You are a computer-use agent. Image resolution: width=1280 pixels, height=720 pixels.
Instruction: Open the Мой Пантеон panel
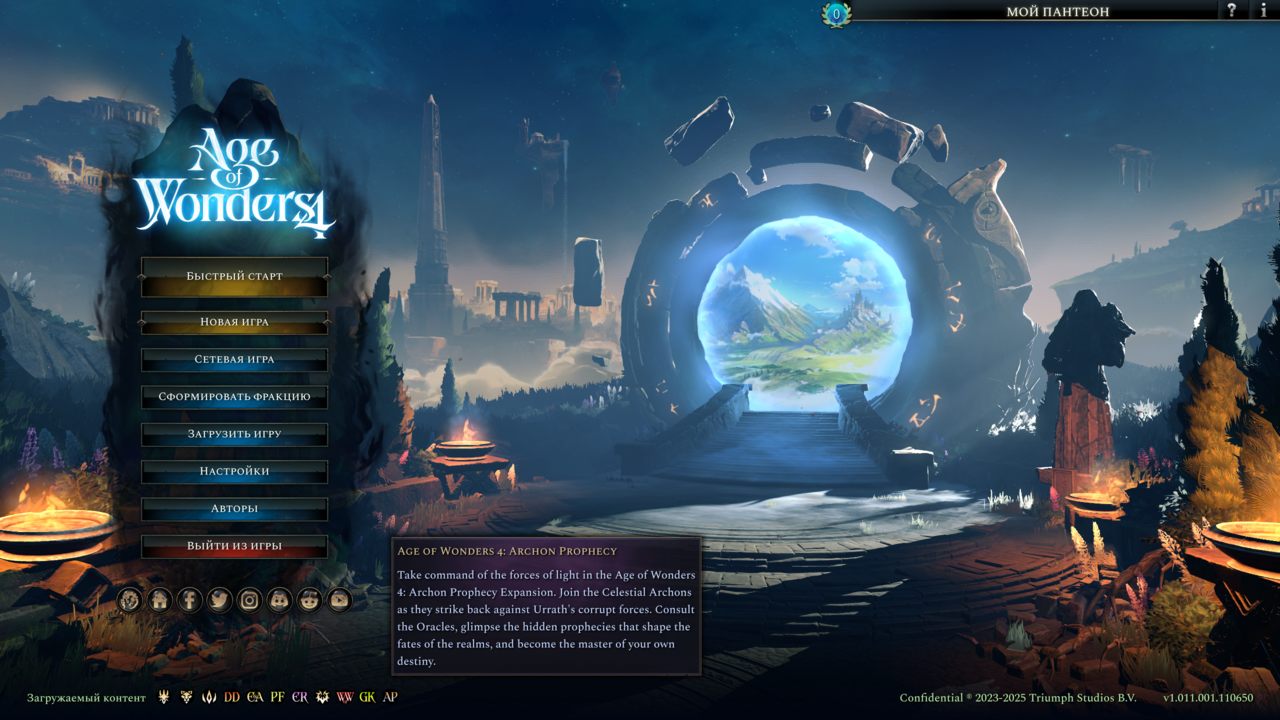[x=1057, y=12]
